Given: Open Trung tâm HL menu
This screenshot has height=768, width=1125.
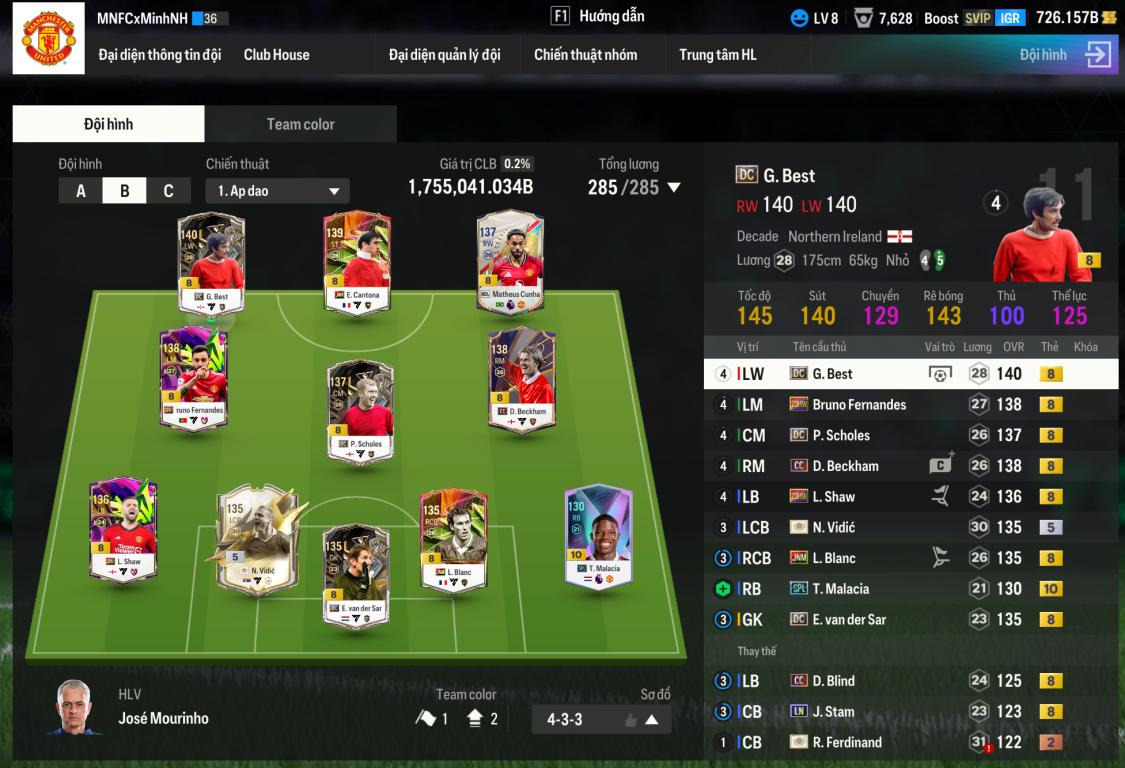Looking at the screenshot, I should click(x=717, y=55).
